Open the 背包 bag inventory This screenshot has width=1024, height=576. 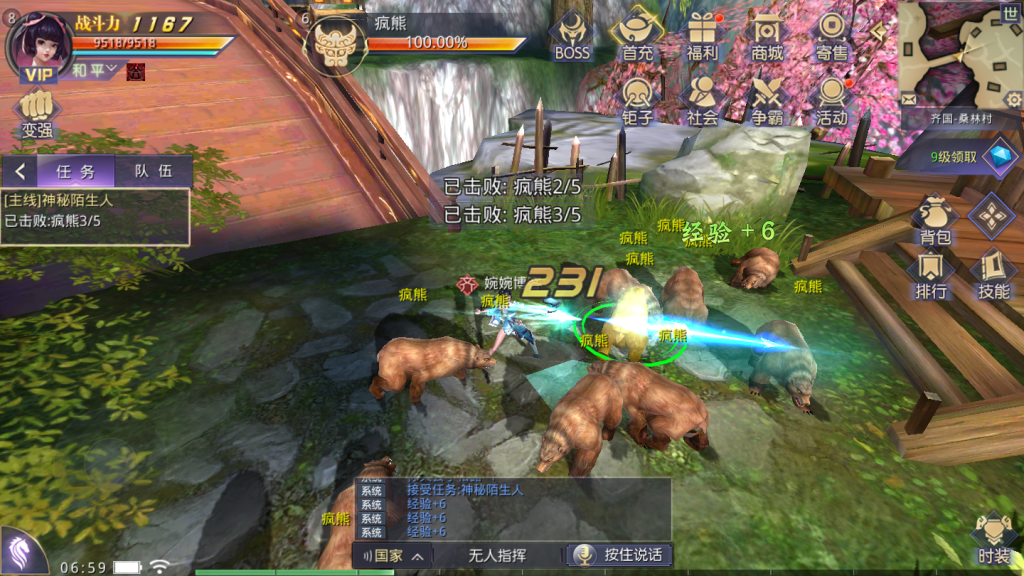(935, 219)
